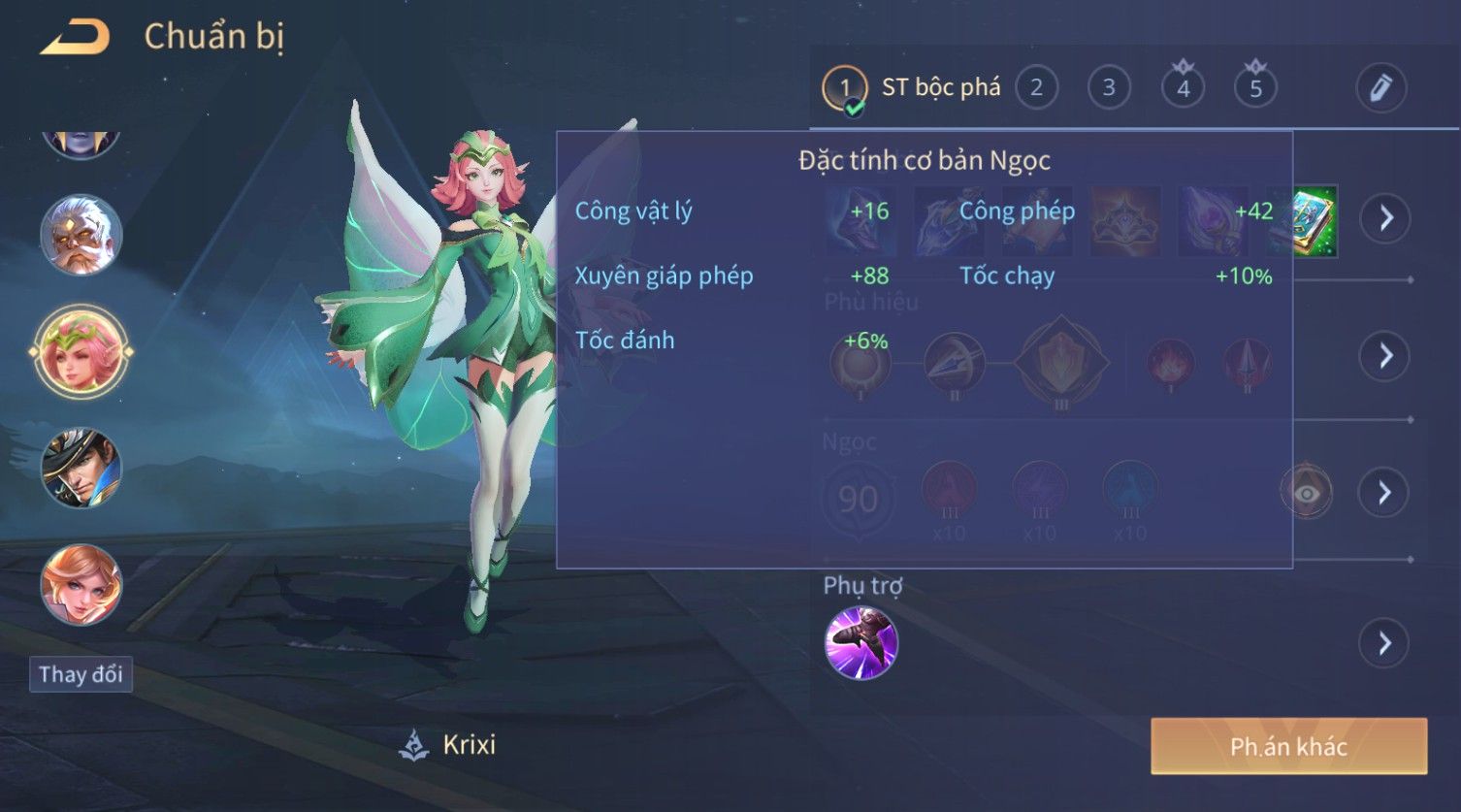Click the Ph.án khác button

tap(1288, 746)
